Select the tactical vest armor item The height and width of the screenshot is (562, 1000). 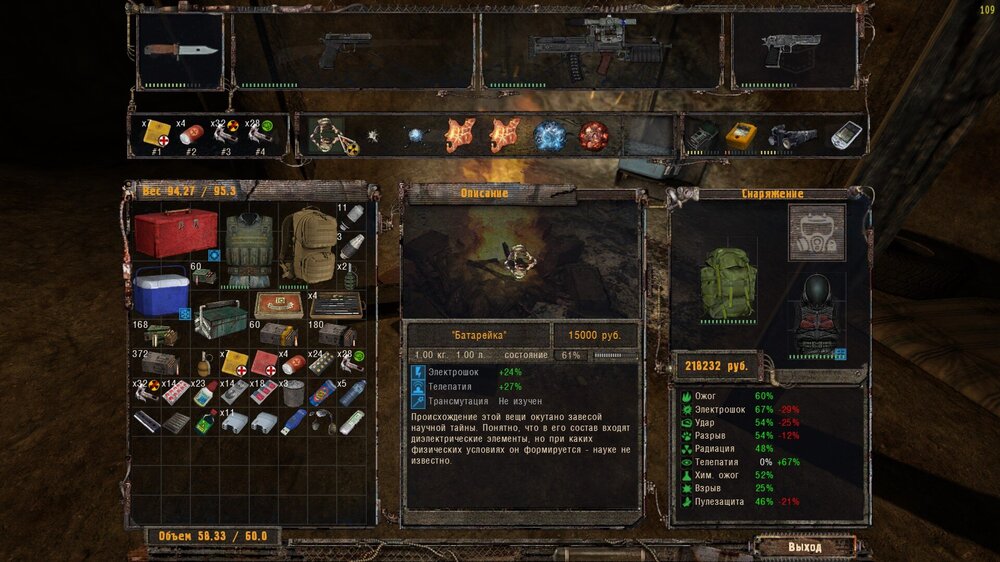tap(248, 248)
